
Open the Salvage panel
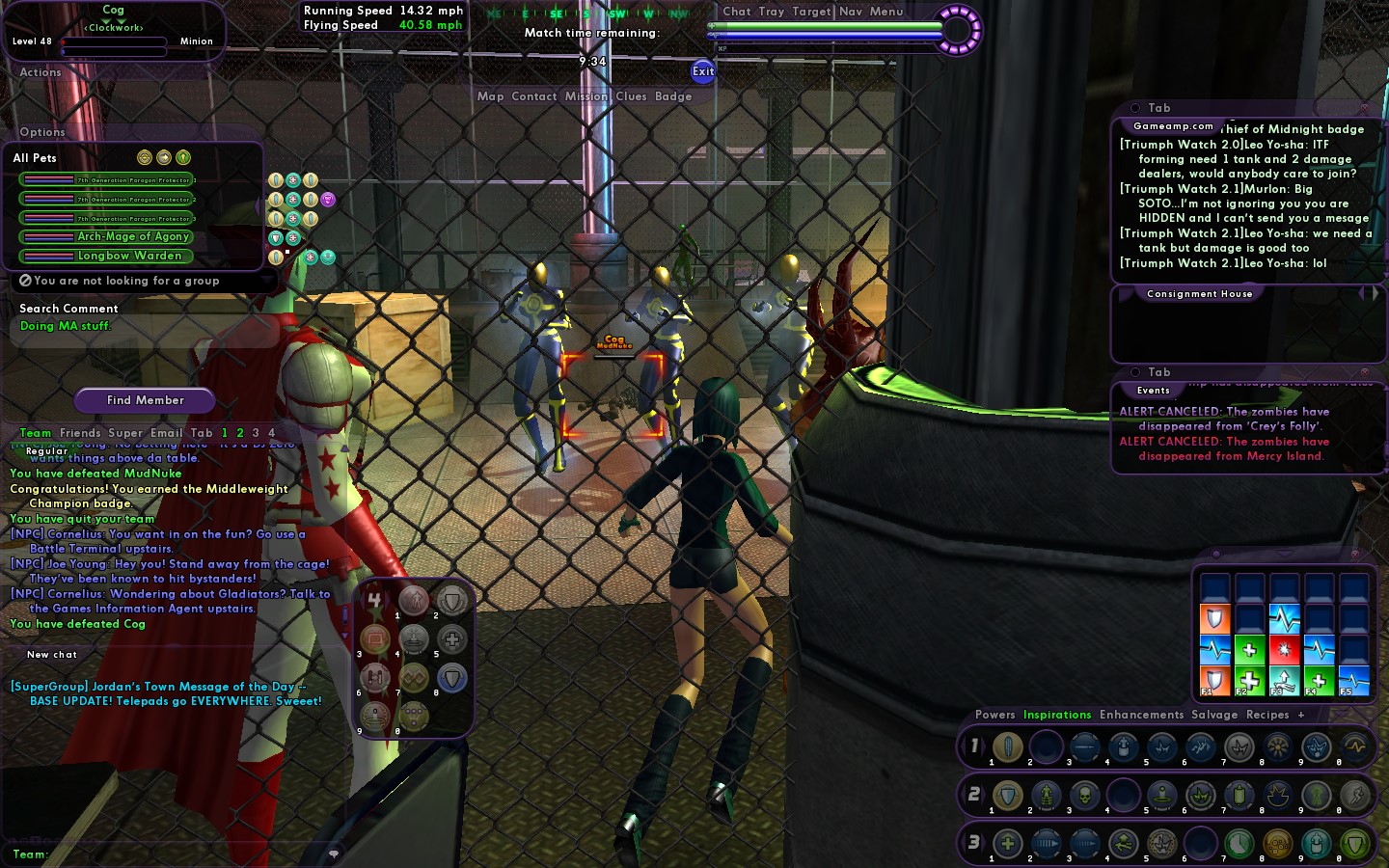[1214, 715]
